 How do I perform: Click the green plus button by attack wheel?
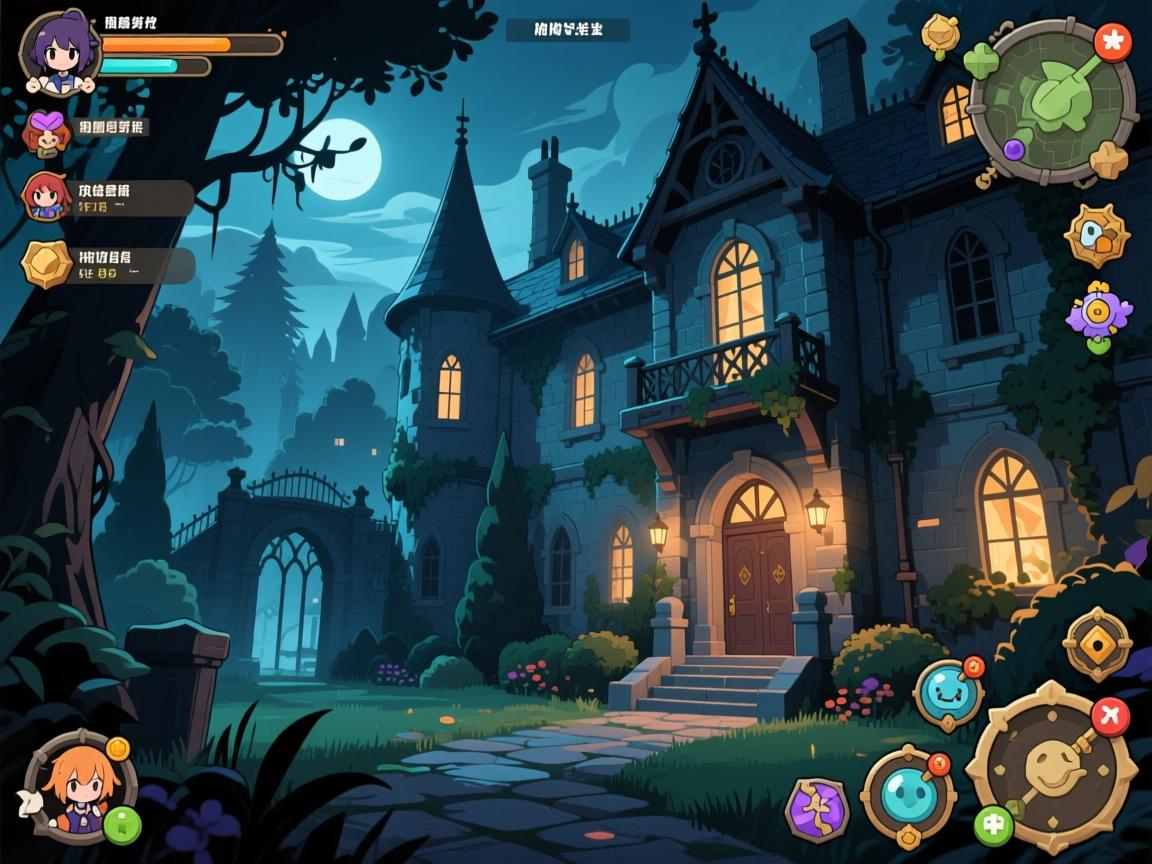pos(994,825)
